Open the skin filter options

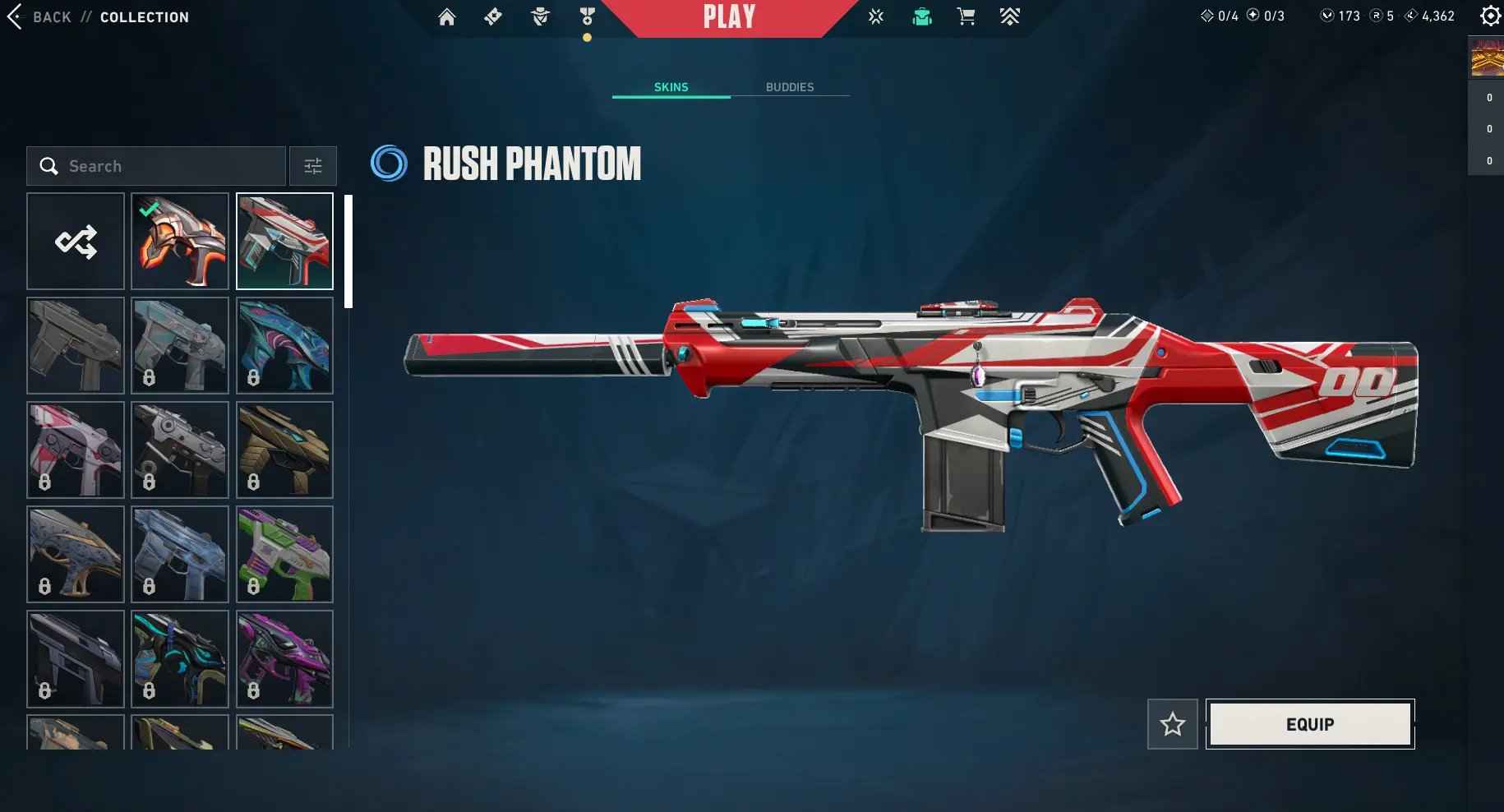(x=313, y=166)
